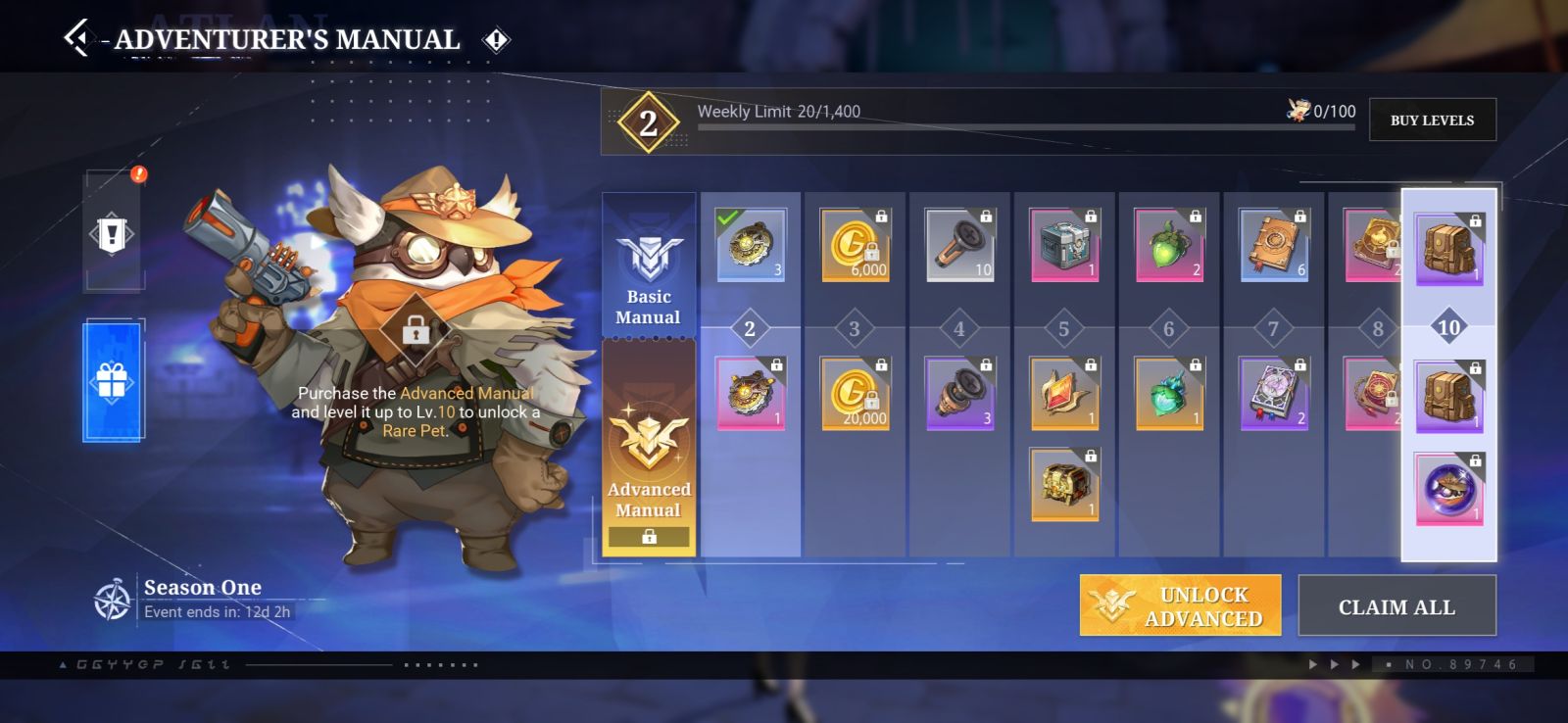Claim all available rewards
Image resolution: width=1568 pixels, height=723 pixels.
tap(1396, 606)
